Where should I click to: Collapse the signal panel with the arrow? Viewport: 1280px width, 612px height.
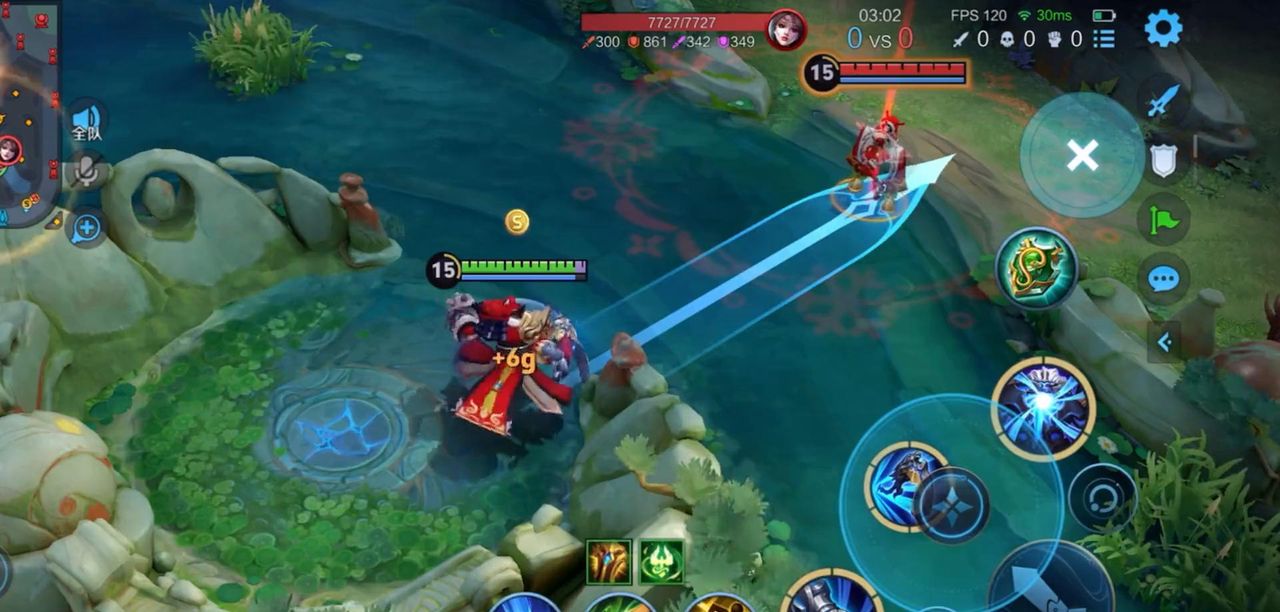[1164, 342]
